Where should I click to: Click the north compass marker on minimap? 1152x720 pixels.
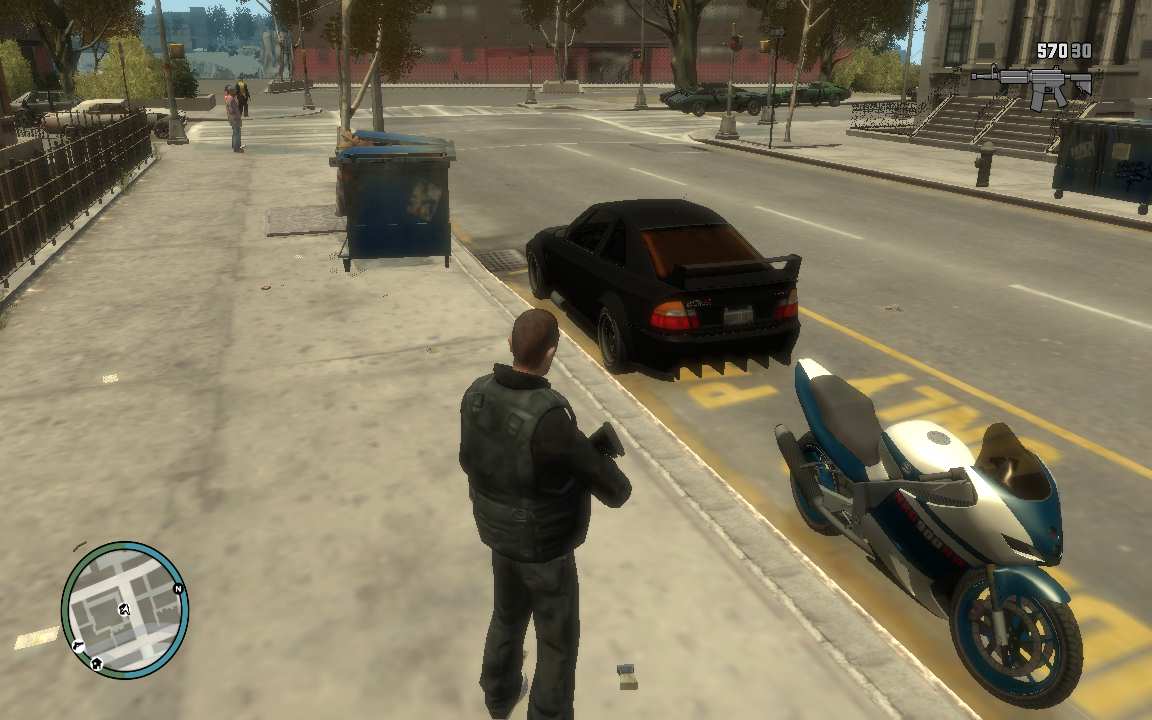[x=178, y=589]
